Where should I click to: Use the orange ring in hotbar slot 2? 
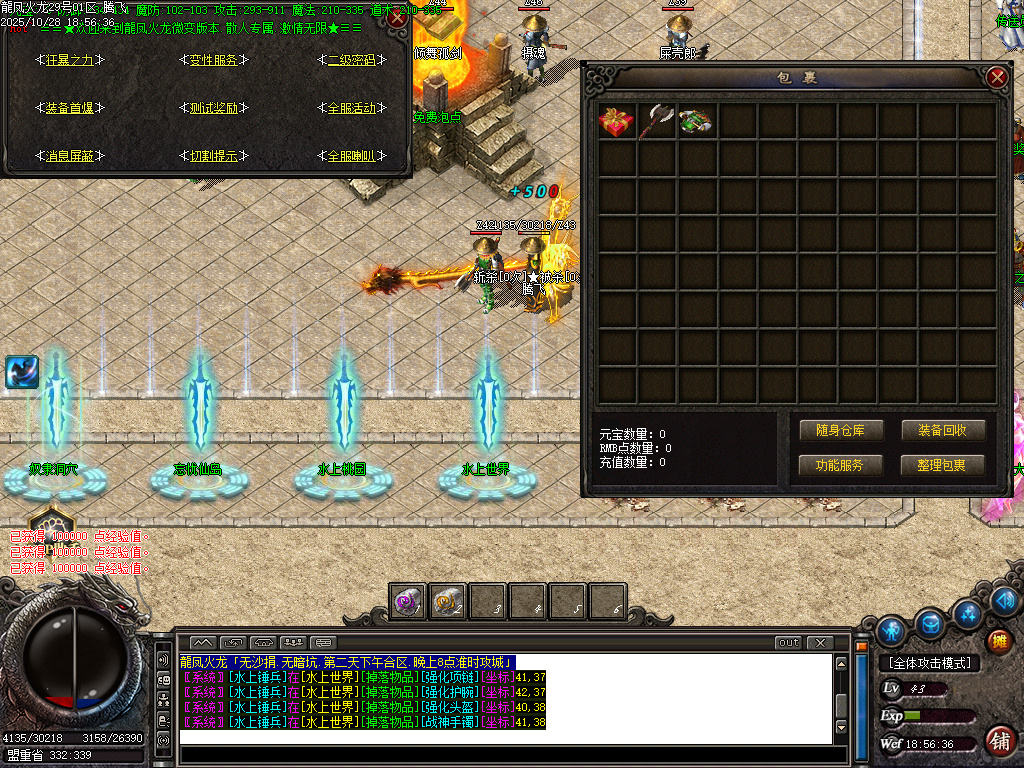[x=447, y=601]
